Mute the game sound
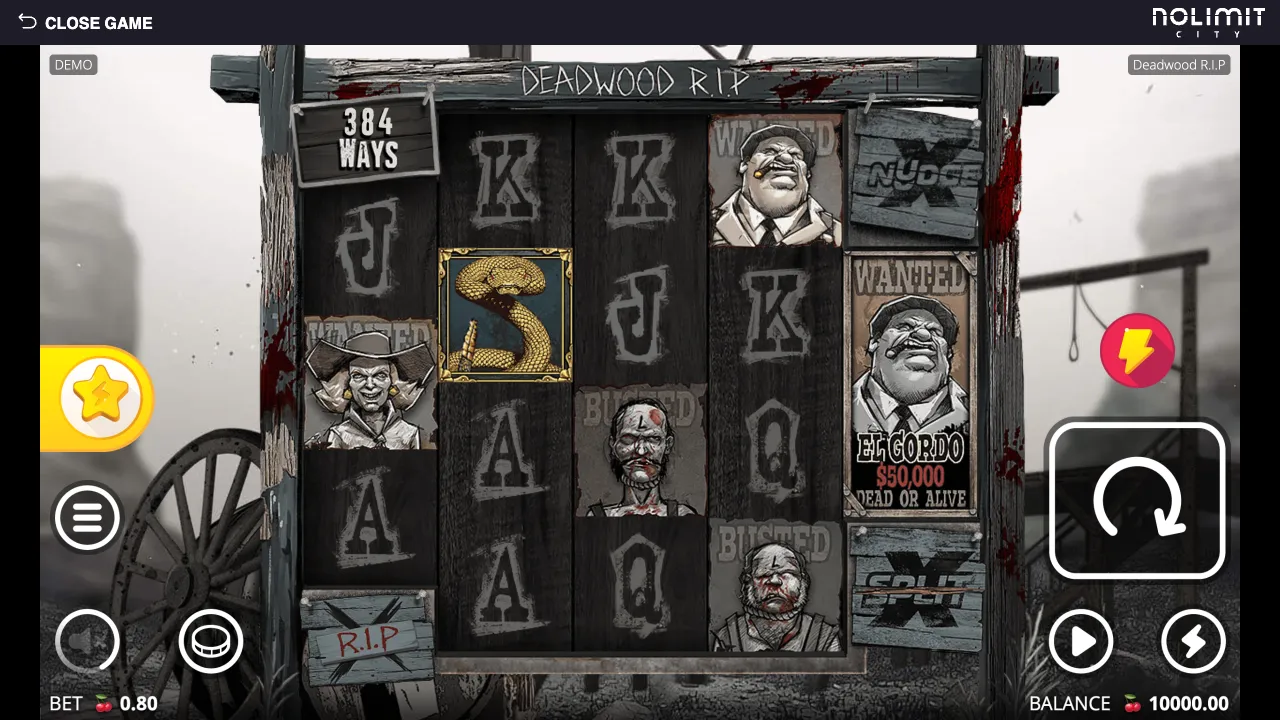1280x720 pixels. coord(87,641)
